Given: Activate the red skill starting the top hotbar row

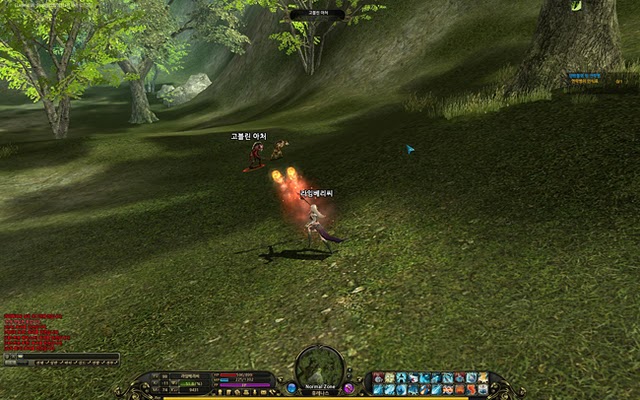Looking at the screenshot, I should click(378, 378).
